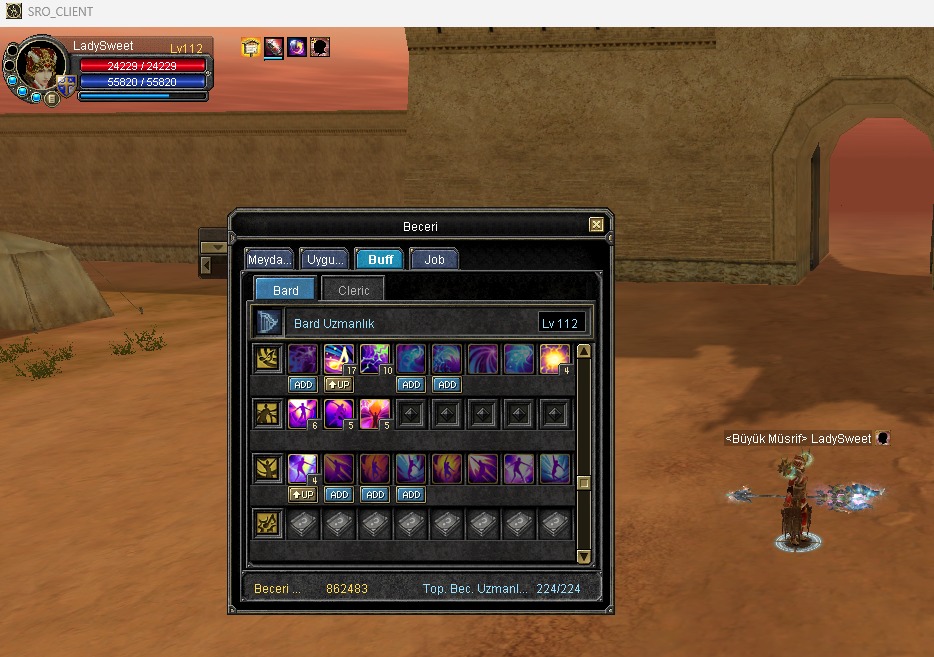Pick the dancing figure skill with level 6
934x657 pixels.
[302, 414]
